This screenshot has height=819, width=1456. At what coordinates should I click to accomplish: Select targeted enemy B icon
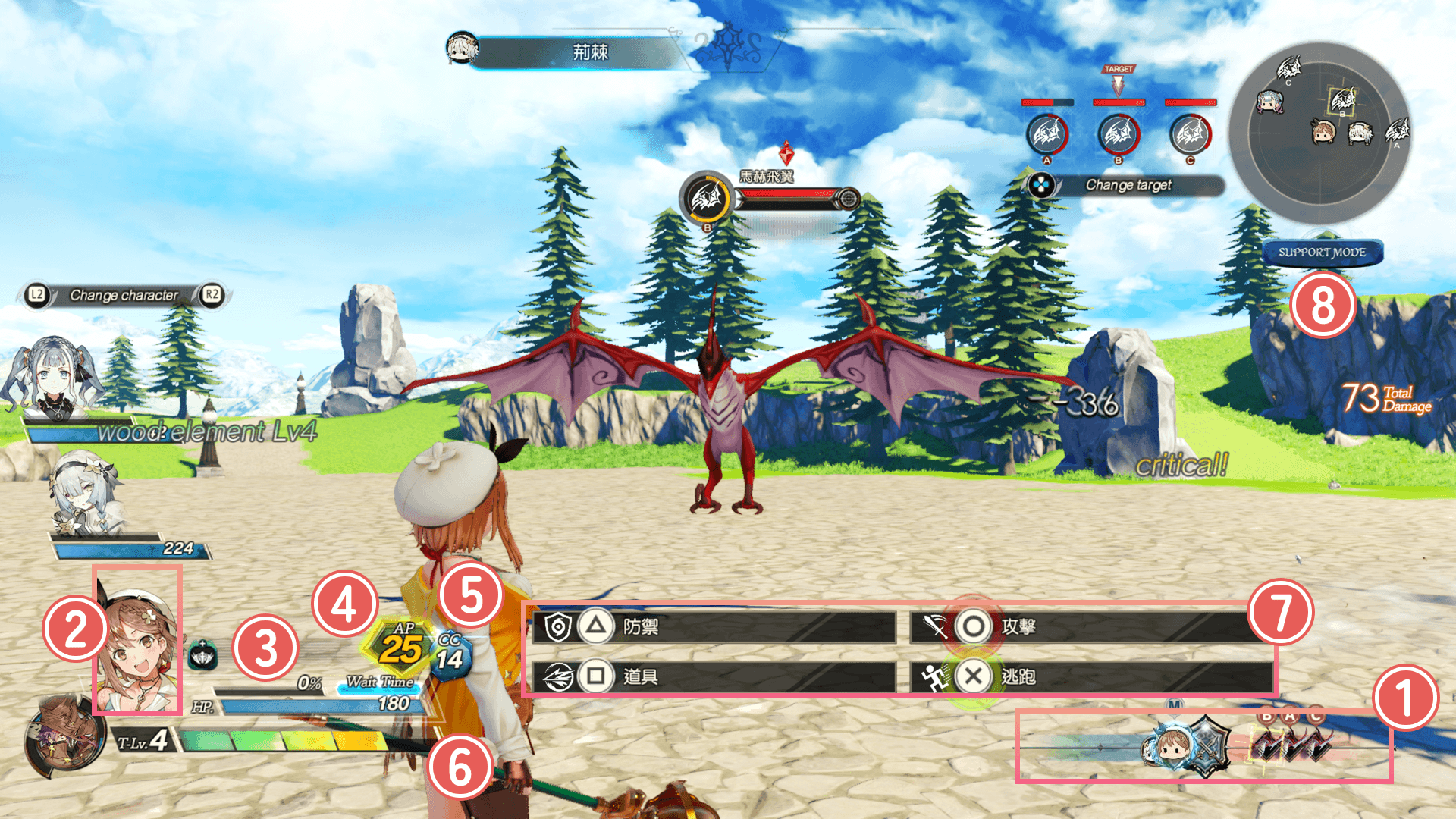click(x=1119, y=135)
